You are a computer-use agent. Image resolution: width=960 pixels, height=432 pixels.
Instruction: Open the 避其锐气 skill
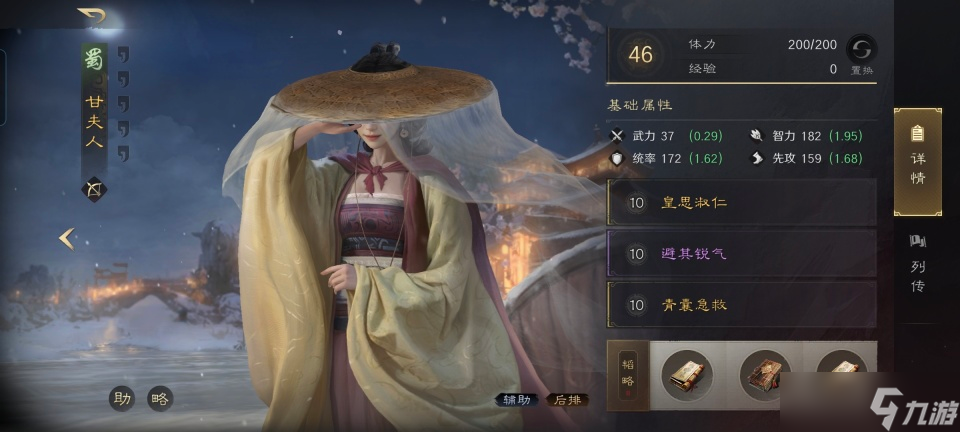pyautogui.click(x=741, y=254)
